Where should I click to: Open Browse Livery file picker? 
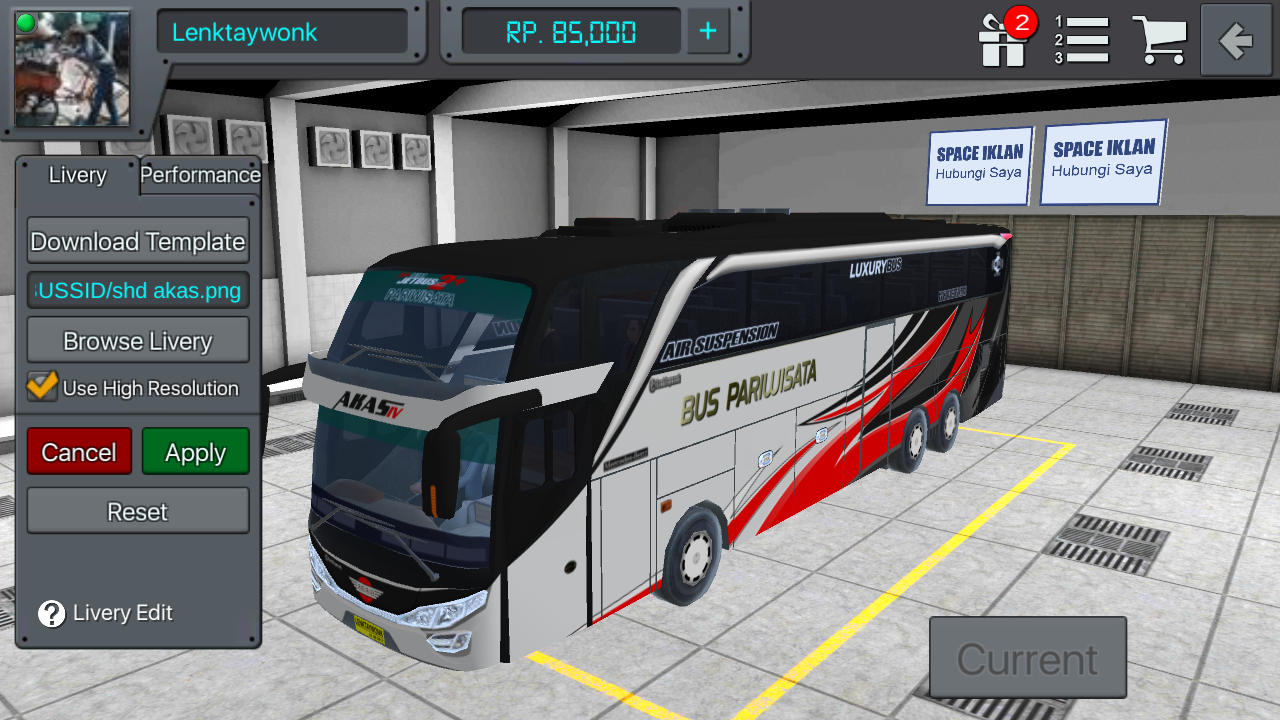pyautogui.click(x=137, y=340)
